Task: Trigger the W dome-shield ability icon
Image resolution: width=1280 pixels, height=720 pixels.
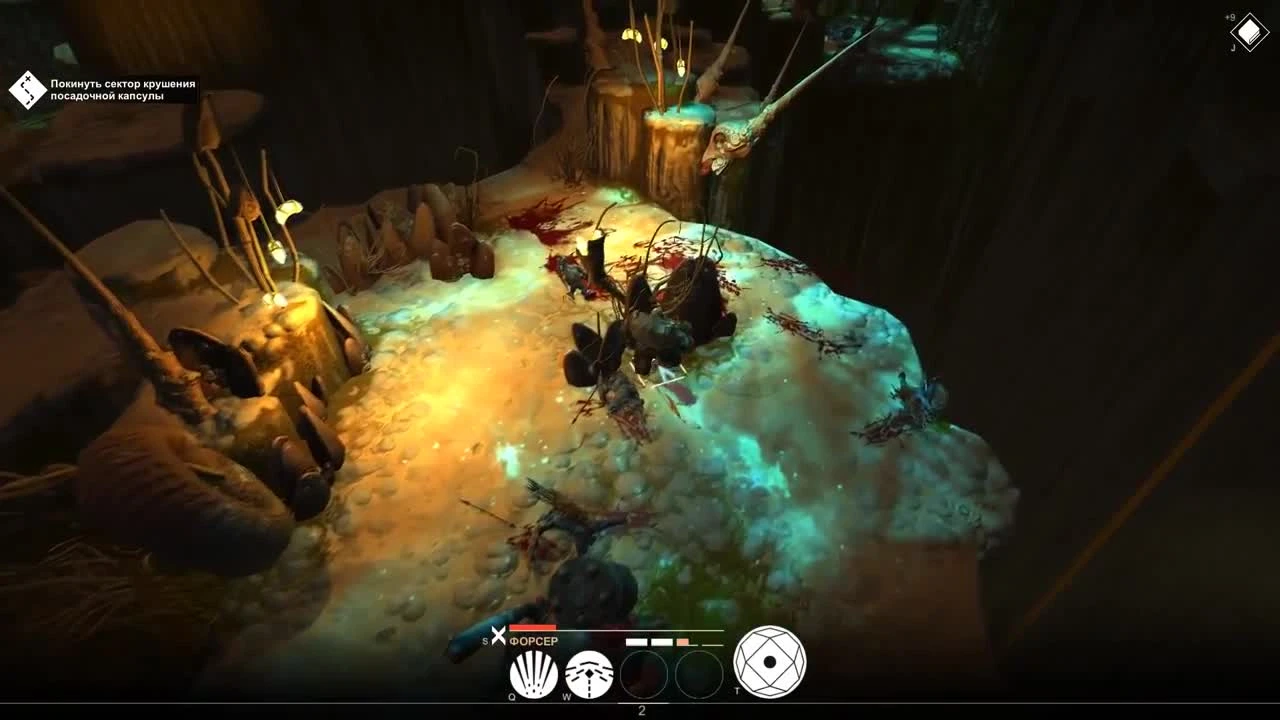Action: [589, 672]
